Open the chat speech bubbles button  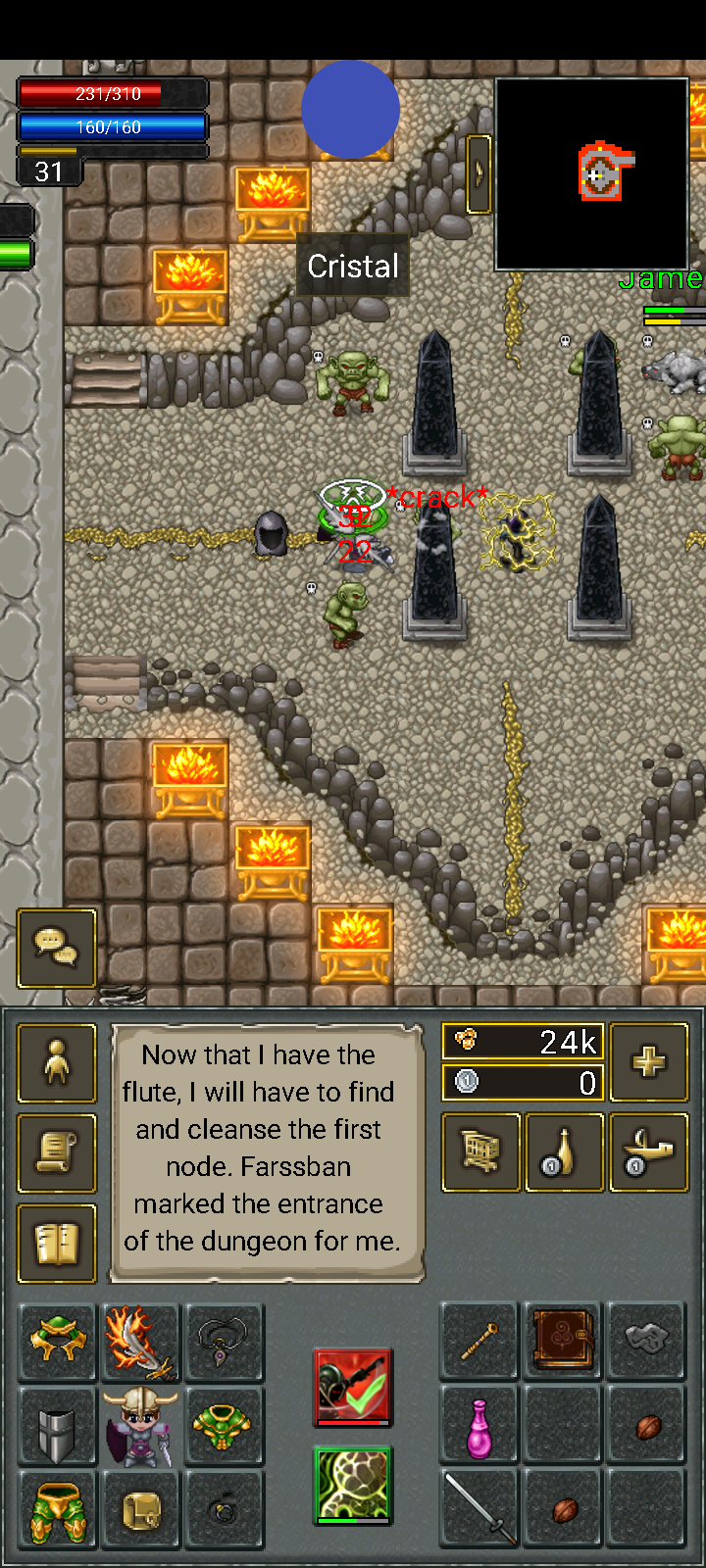coord(57,948)
